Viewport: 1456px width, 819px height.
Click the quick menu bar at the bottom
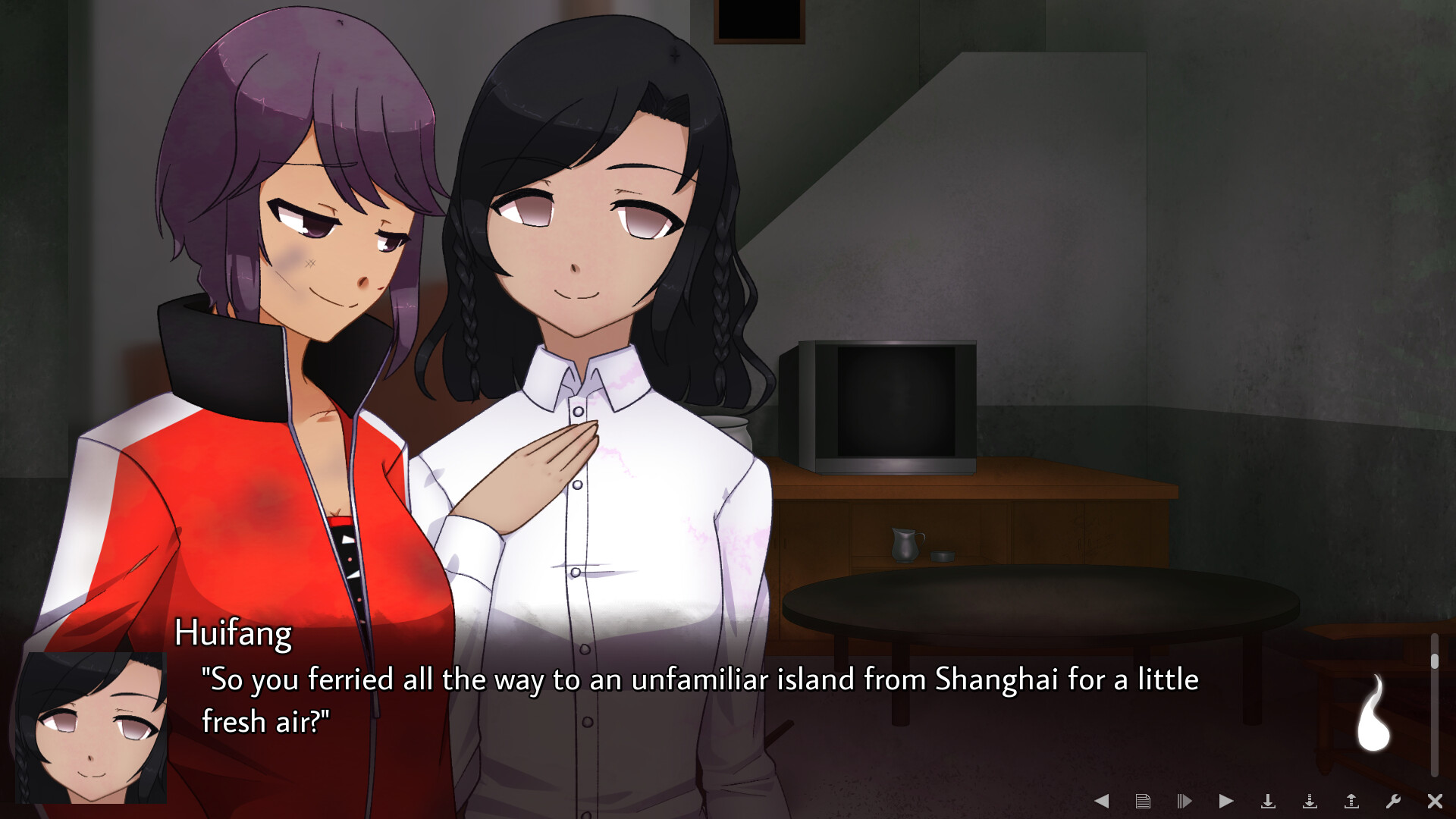pyautogui.click(x=1266, y=800)
